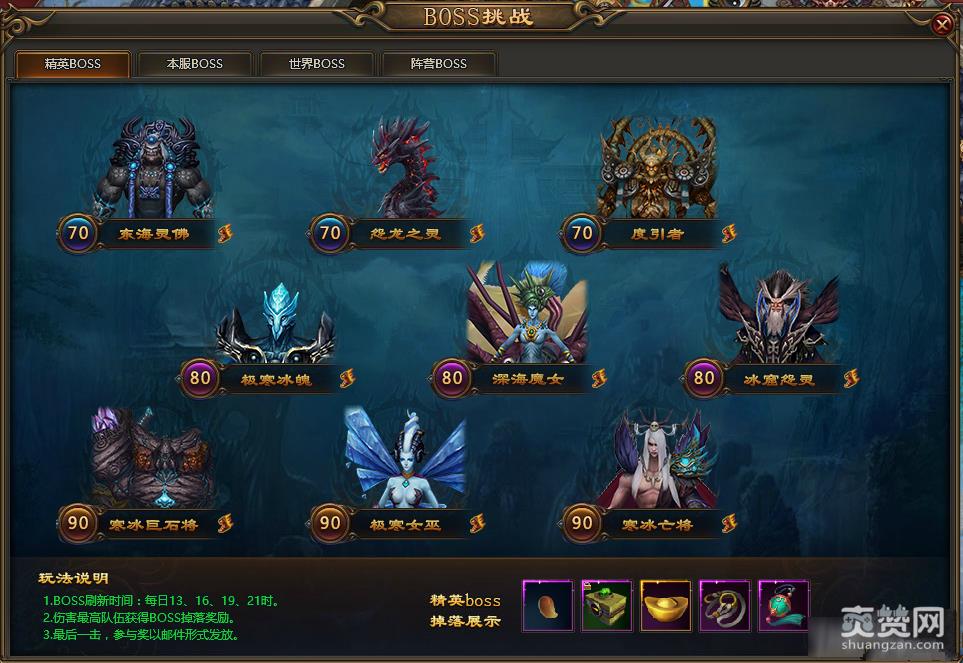Switch to the 精英BOSS tab
The height and width of the screenshot is (663, 963).
click(73, 64)
